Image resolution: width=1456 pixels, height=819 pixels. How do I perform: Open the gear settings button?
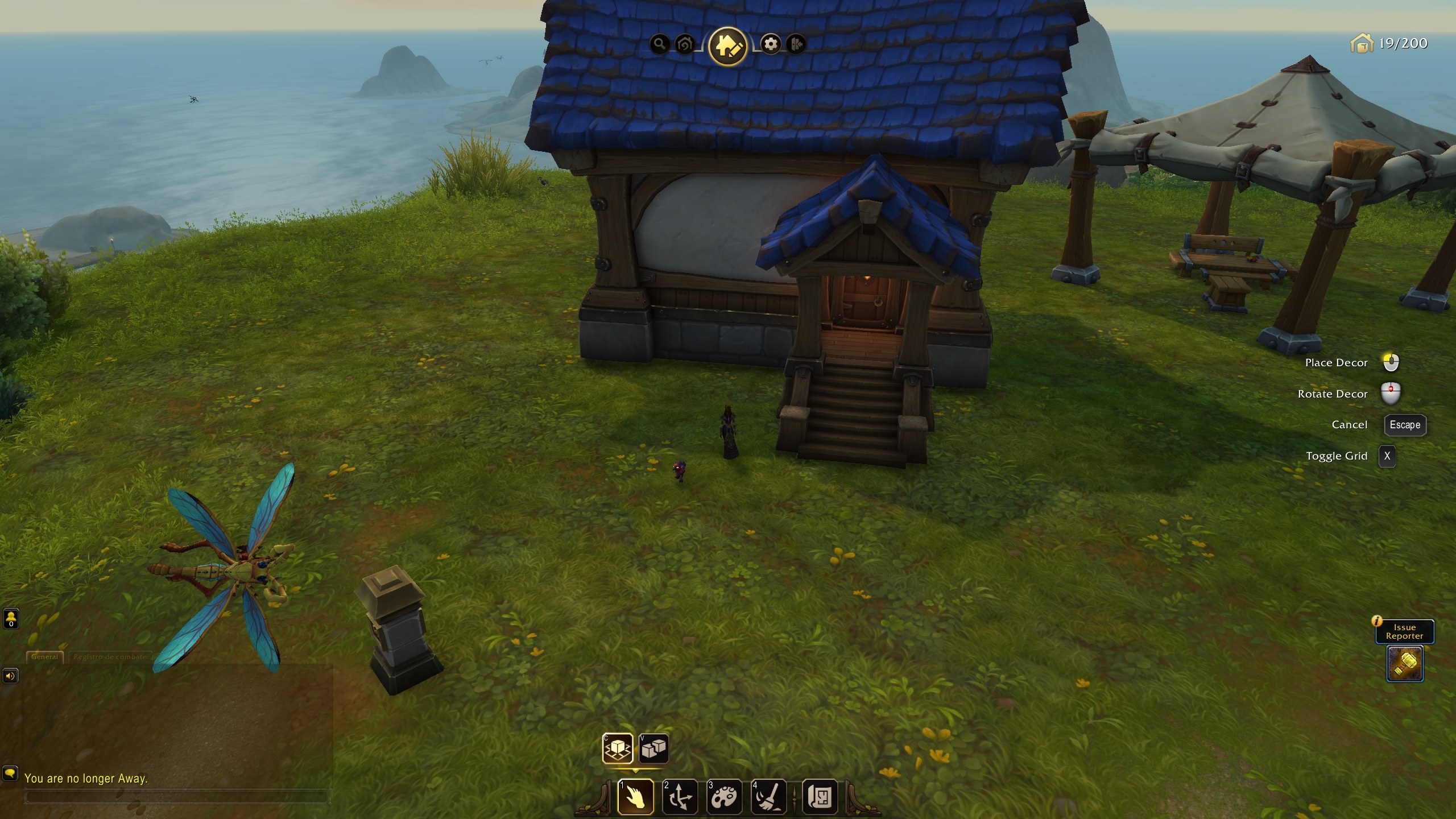tap(771, 44)
